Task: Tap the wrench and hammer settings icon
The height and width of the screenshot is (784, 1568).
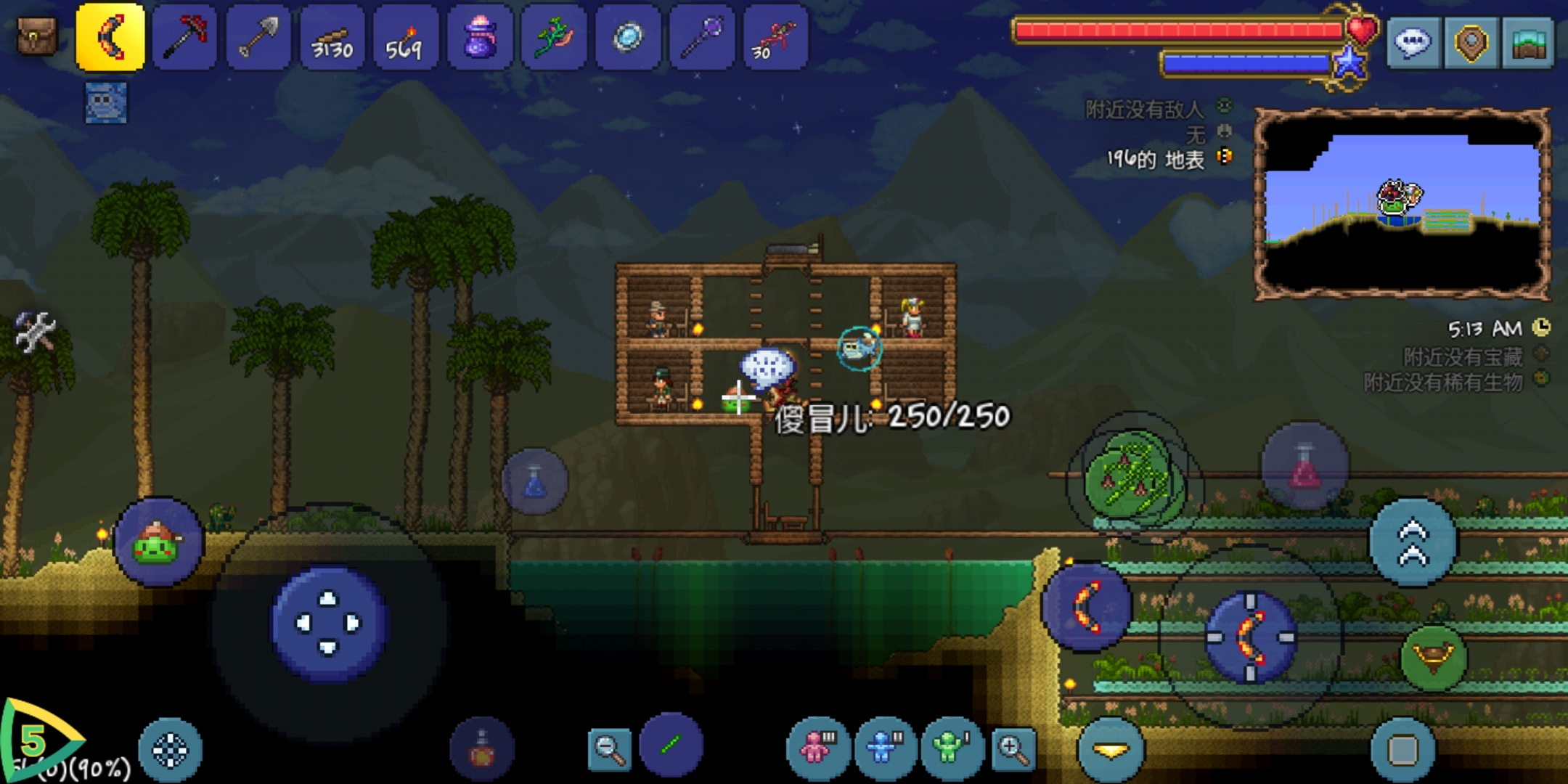Action: (34, 332)
